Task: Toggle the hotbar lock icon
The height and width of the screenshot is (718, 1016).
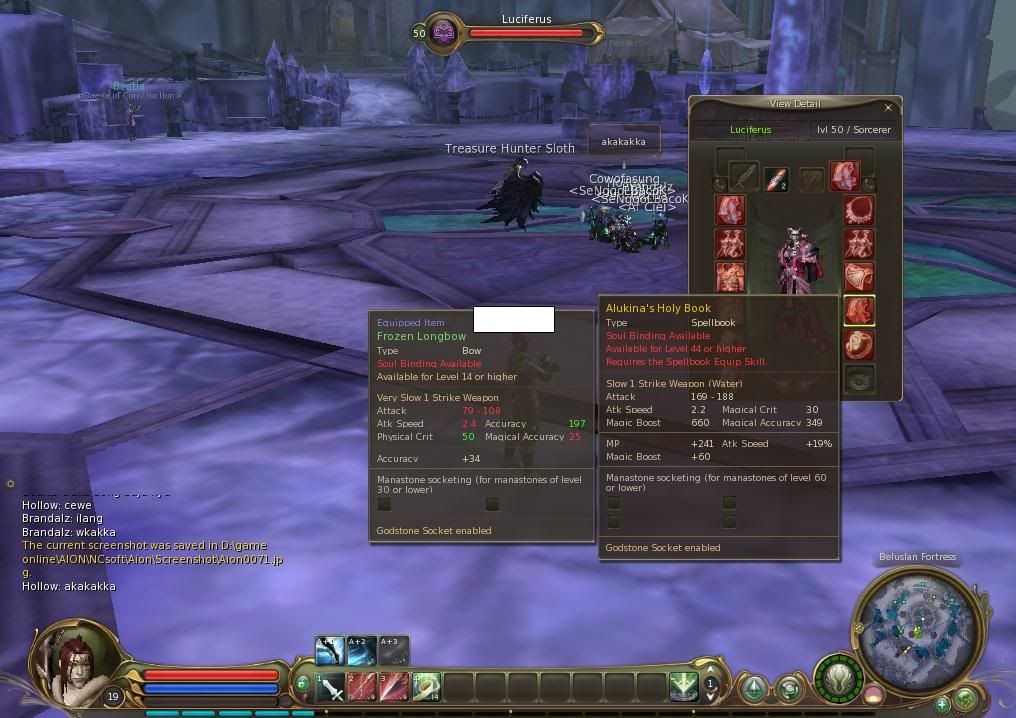Action: point(302,684)
